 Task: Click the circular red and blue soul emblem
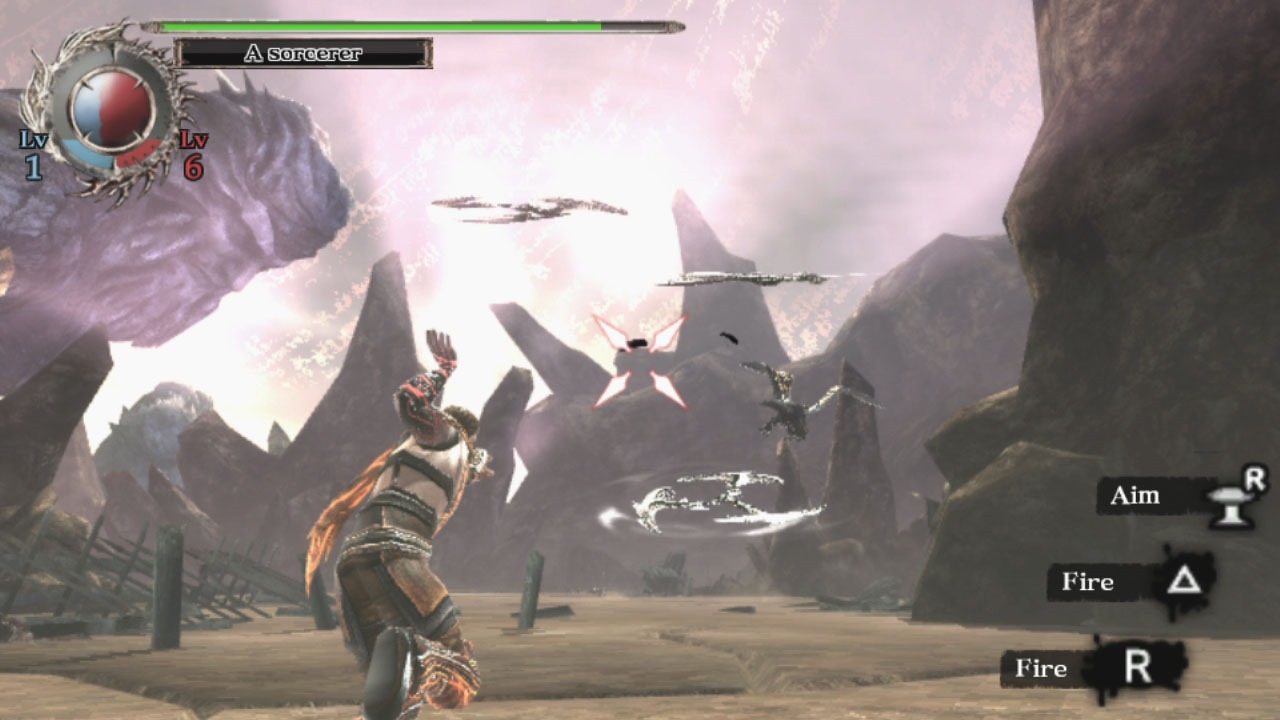pyautogui.click(x=111, y=109)
